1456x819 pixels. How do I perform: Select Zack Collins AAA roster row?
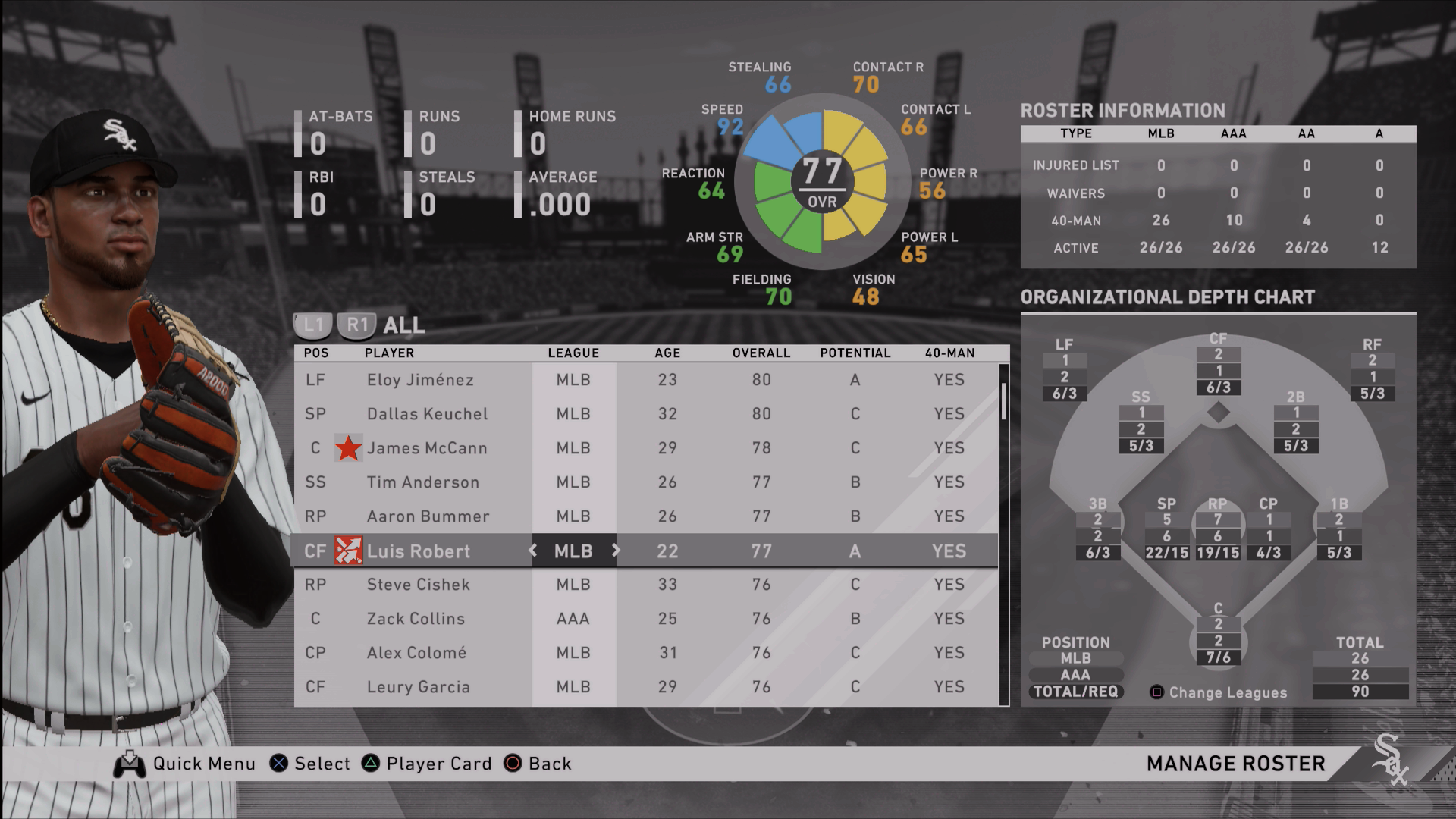(416, 619)
